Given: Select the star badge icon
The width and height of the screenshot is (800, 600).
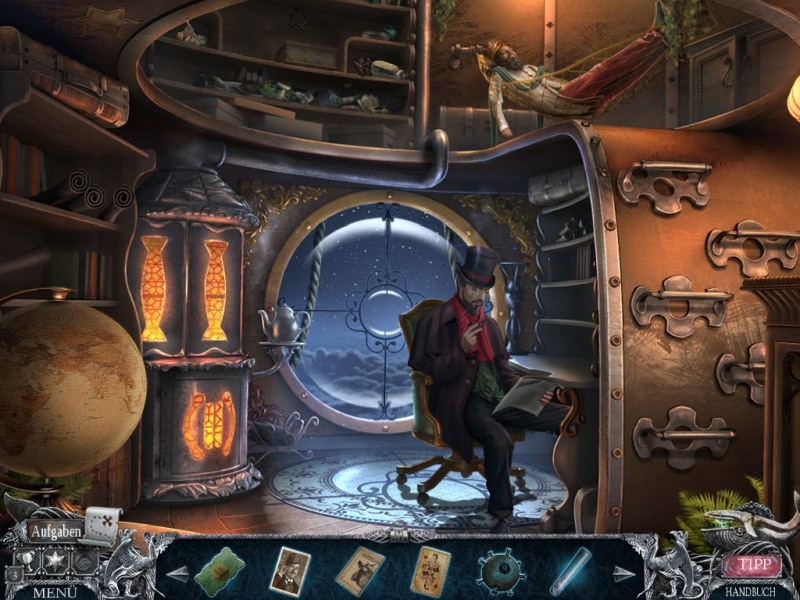Looking at the screenshot, I should [x=54, y=561].
